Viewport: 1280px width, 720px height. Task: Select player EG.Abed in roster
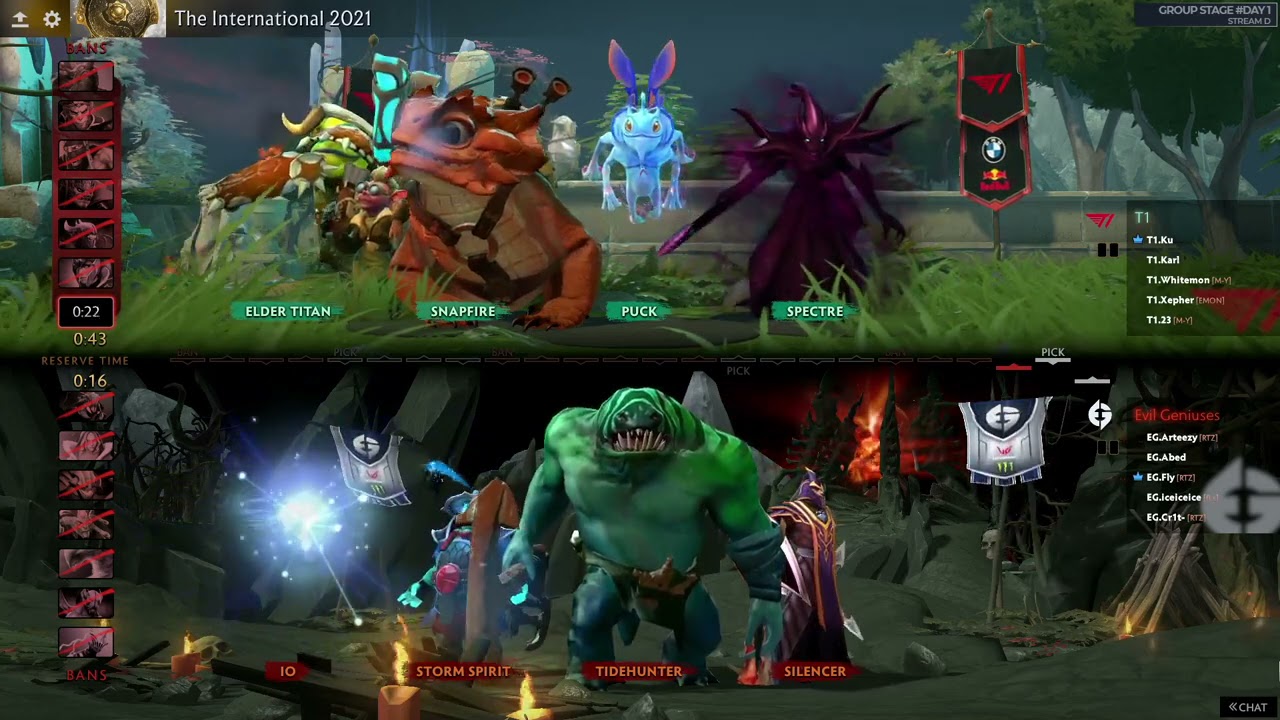1166,457
